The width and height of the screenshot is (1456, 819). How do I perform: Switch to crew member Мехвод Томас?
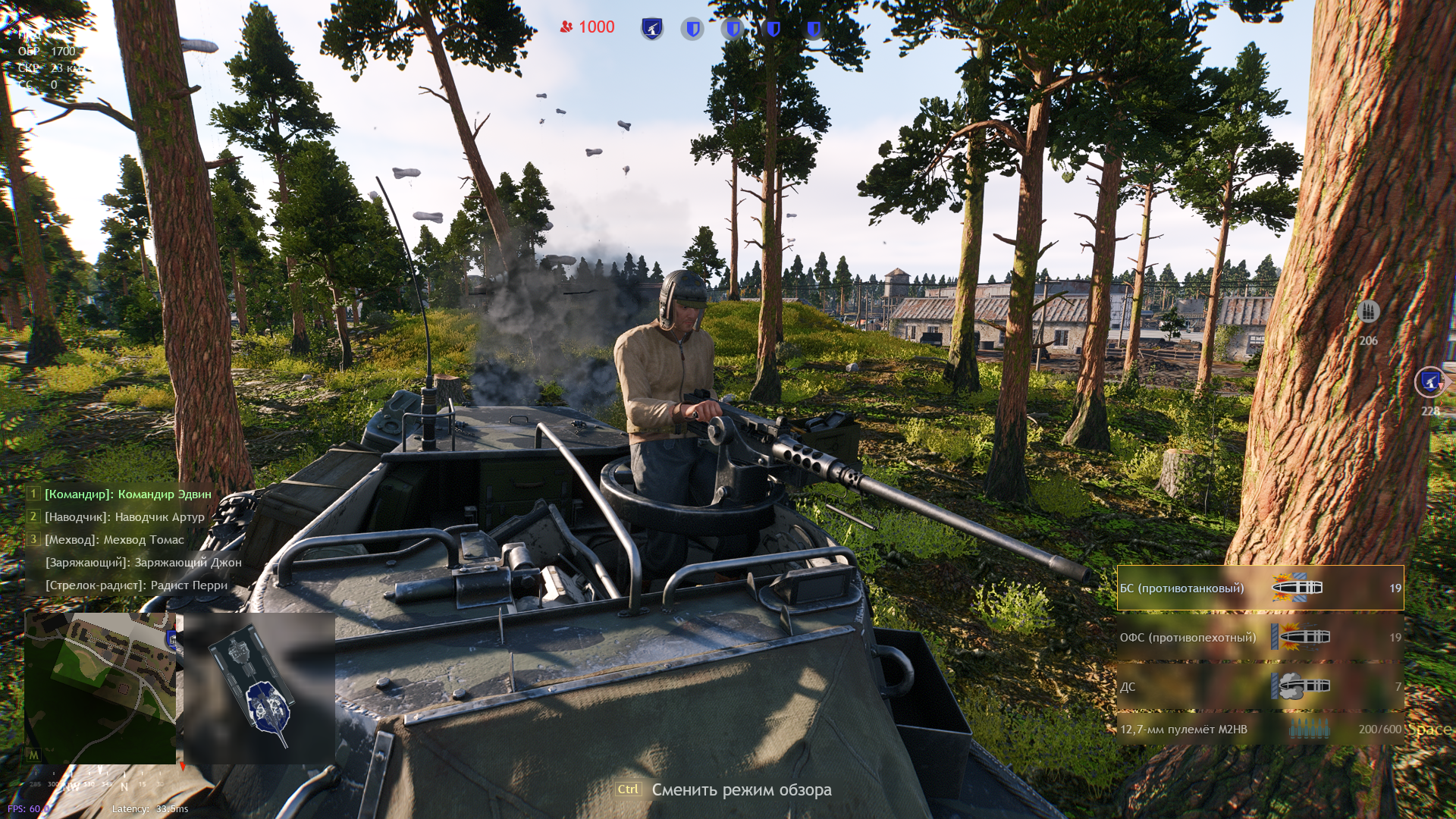tap(114, 540)
